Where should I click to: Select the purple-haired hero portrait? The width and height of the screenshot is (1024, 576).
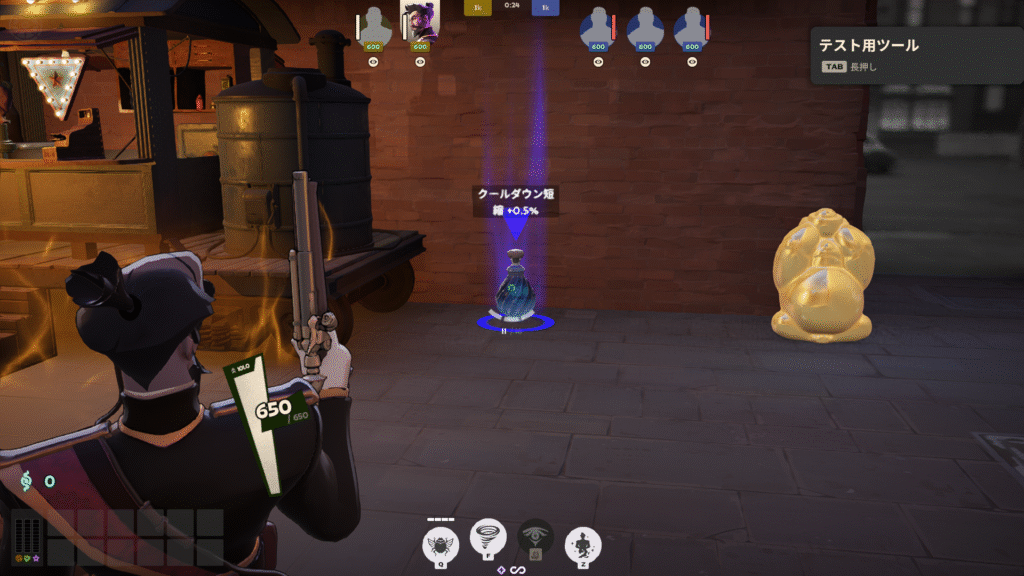pyautogui.click(x=420, y=23)
